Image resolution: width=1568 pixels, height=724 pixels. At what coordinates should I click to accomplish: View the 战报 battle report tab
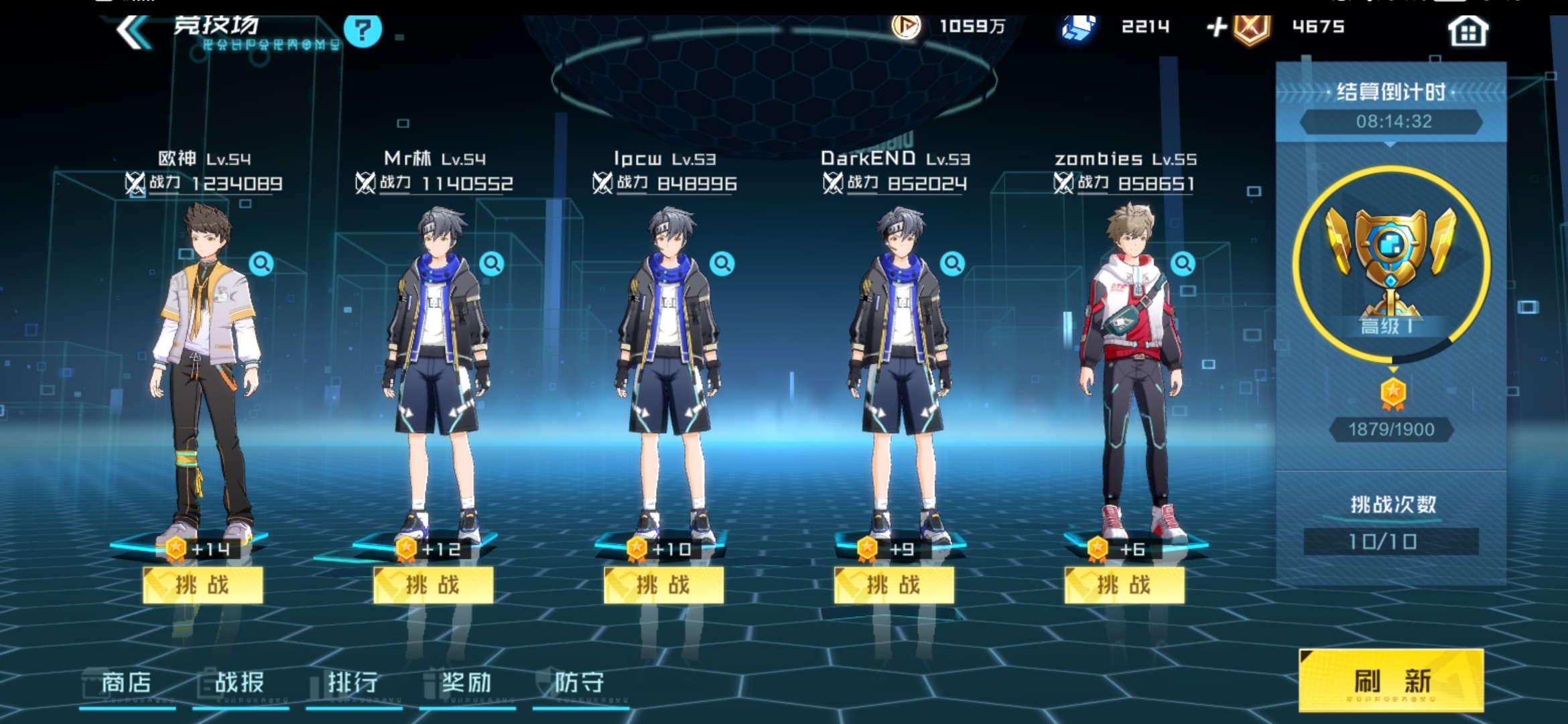pos(240,683)
